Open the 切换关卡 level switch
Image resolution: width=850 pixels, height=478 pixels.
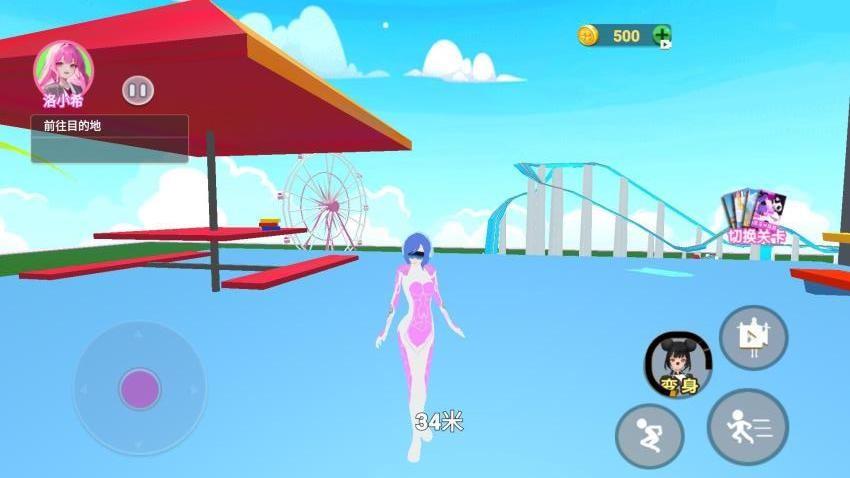756,218
